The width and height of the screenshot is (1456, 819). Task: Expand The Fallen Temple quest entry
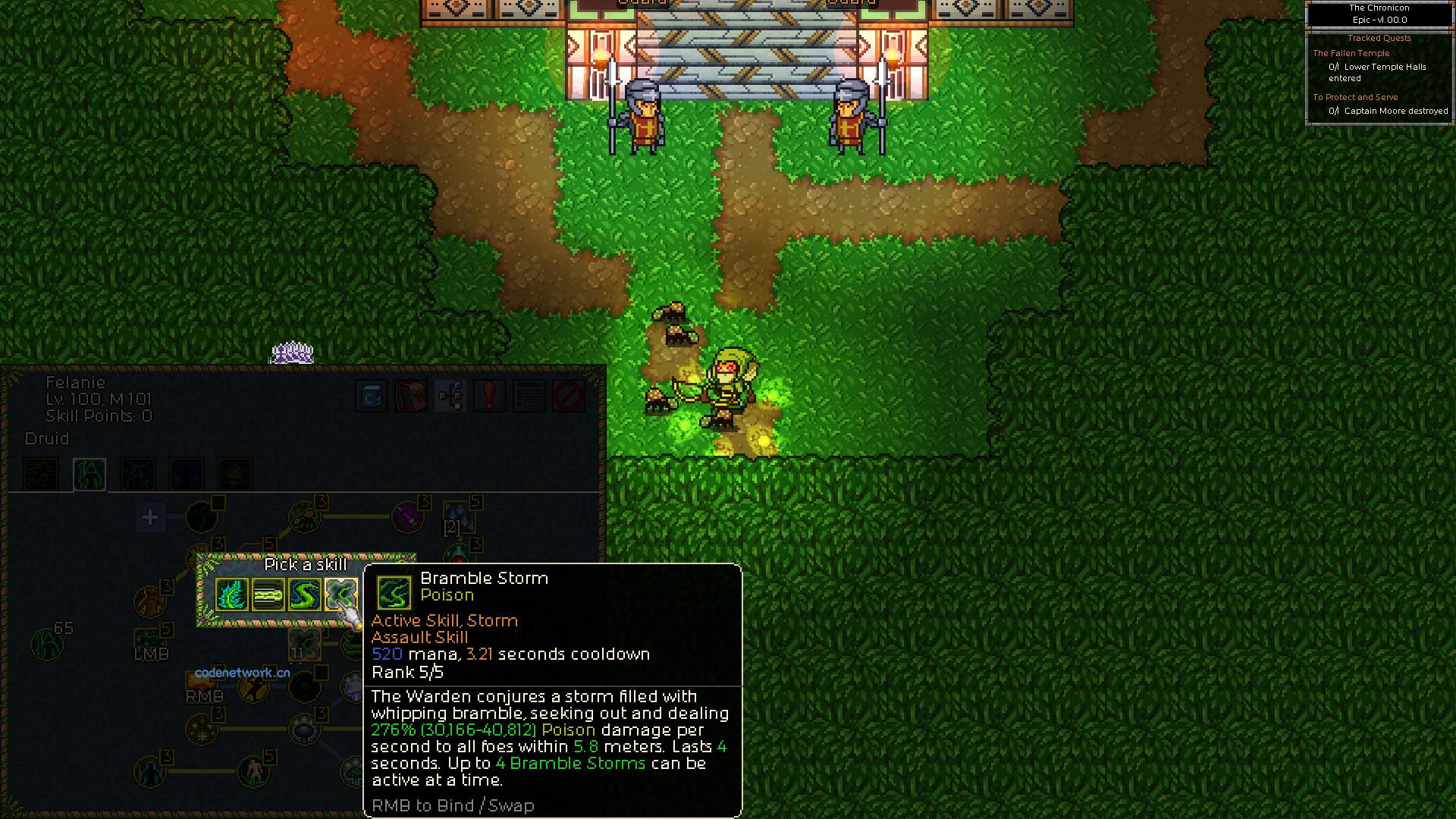click(1351, 53)
